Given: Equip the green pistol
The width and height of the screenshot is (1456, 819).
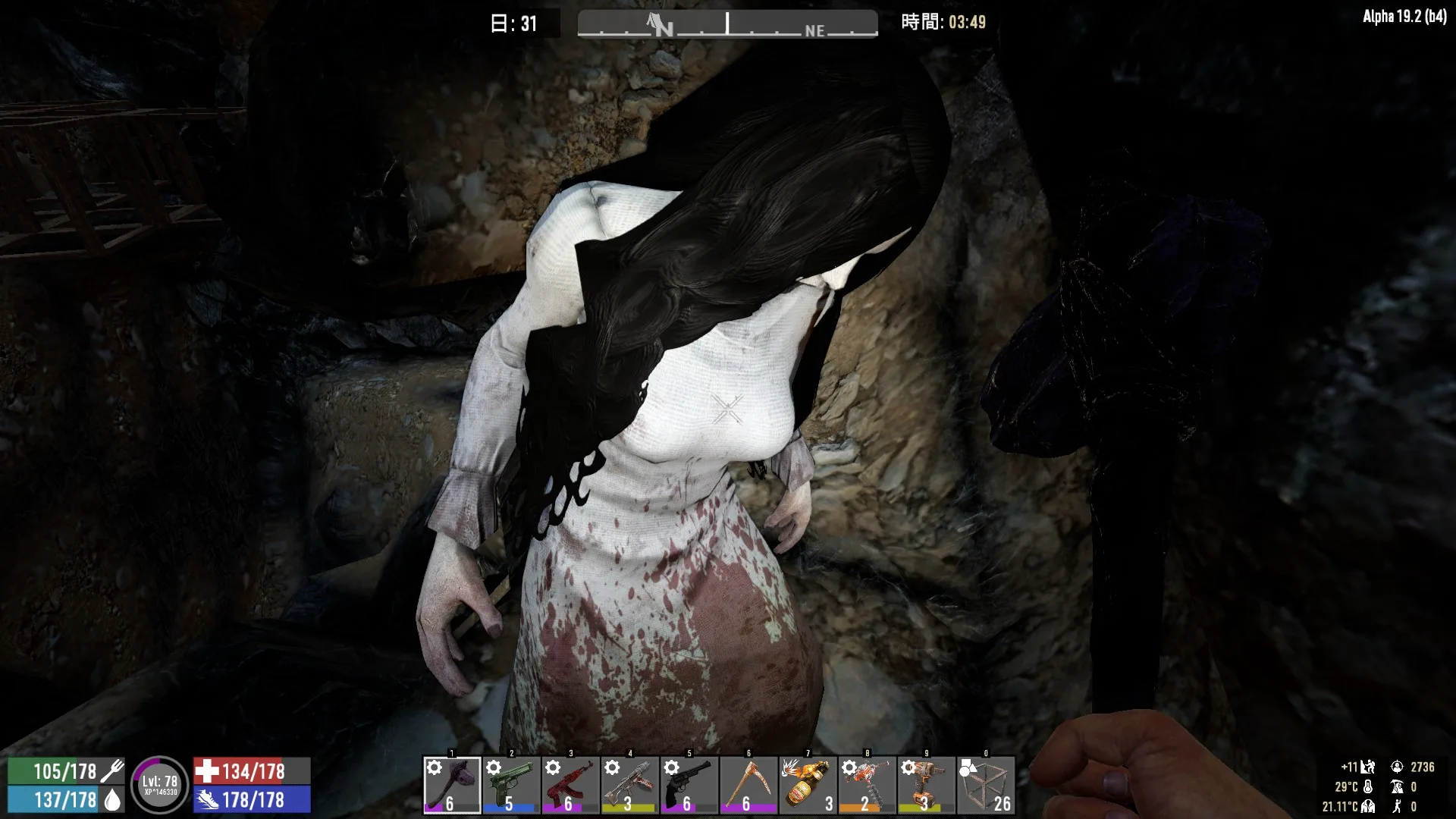Looking at the screenshot, I should click(511, 785).
